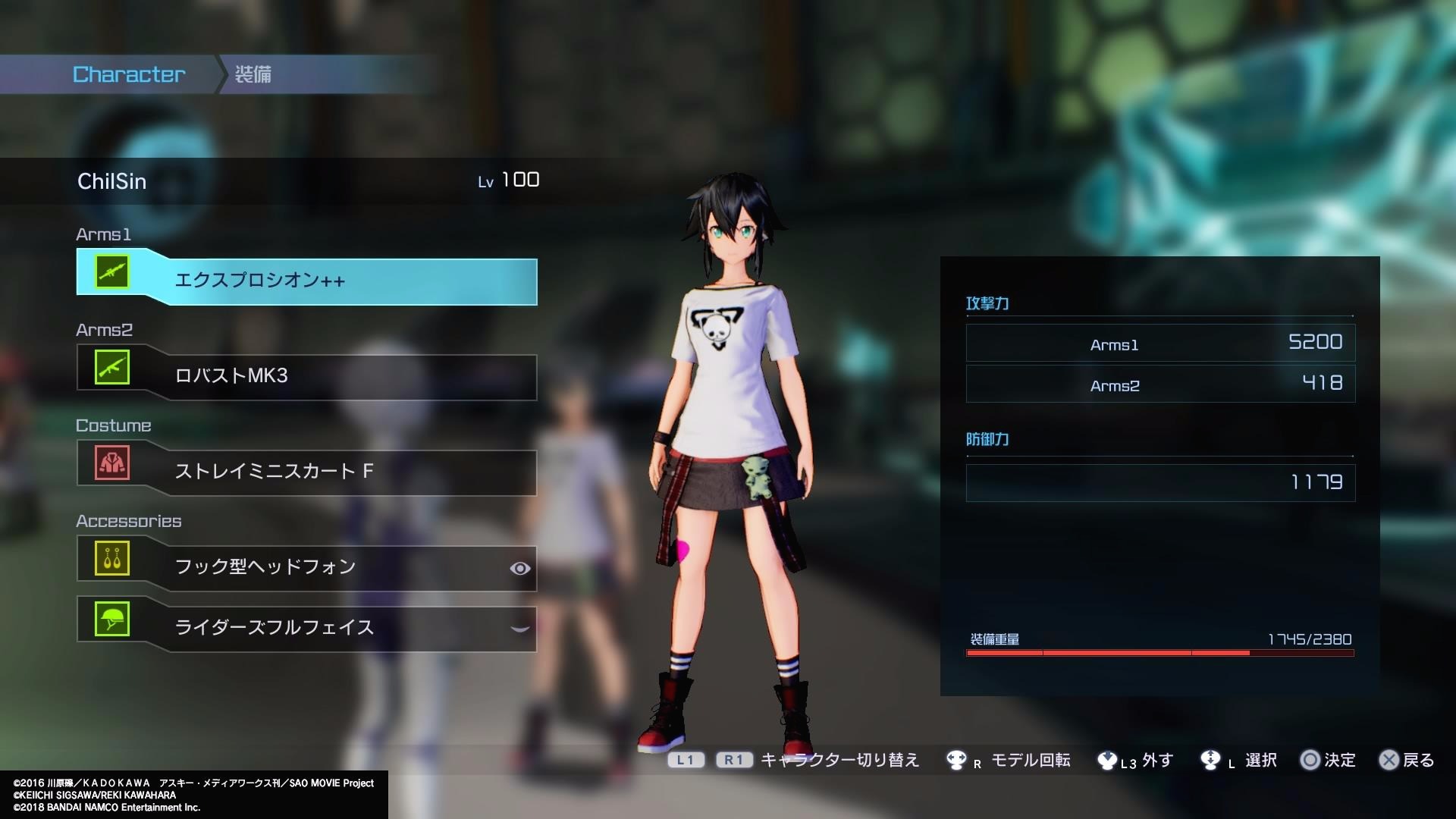Toggle visibility eye on the headphone accessory

point(520,568)
